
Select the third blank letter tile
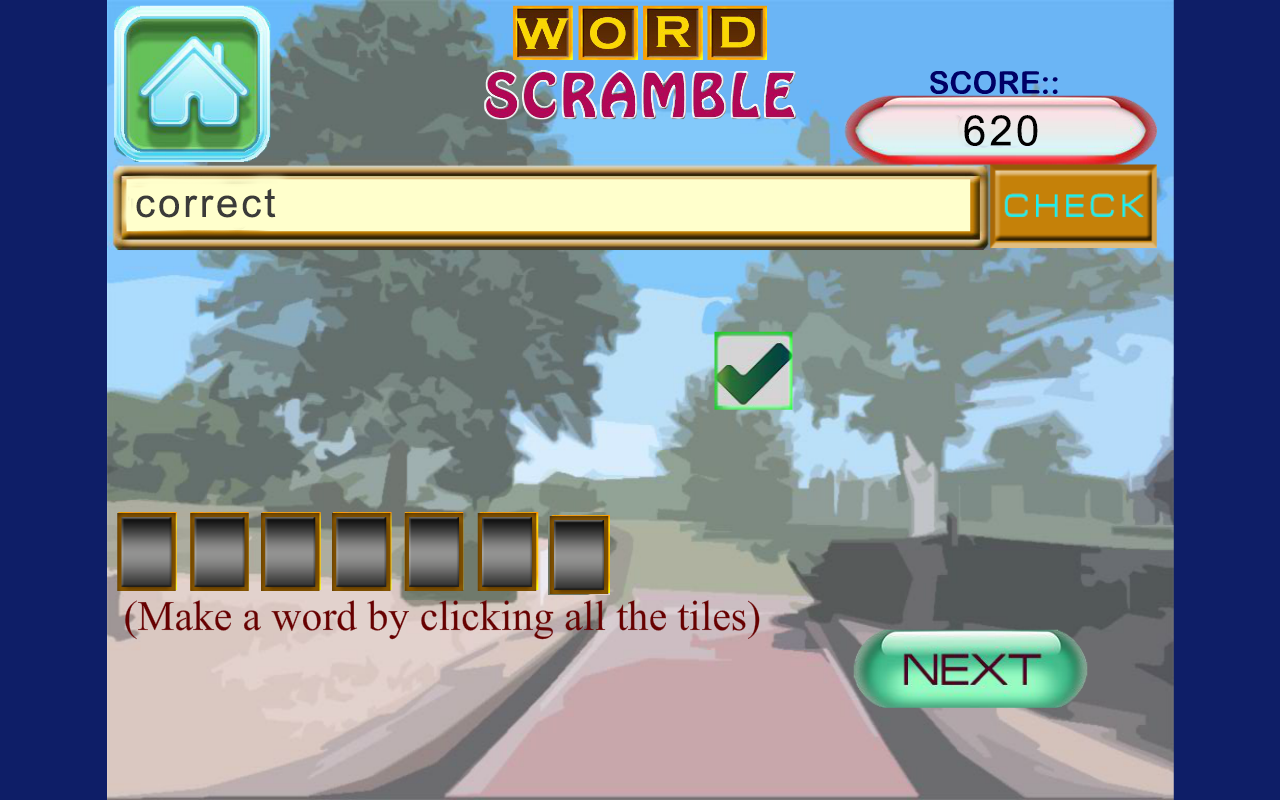[x=291, y=551]
